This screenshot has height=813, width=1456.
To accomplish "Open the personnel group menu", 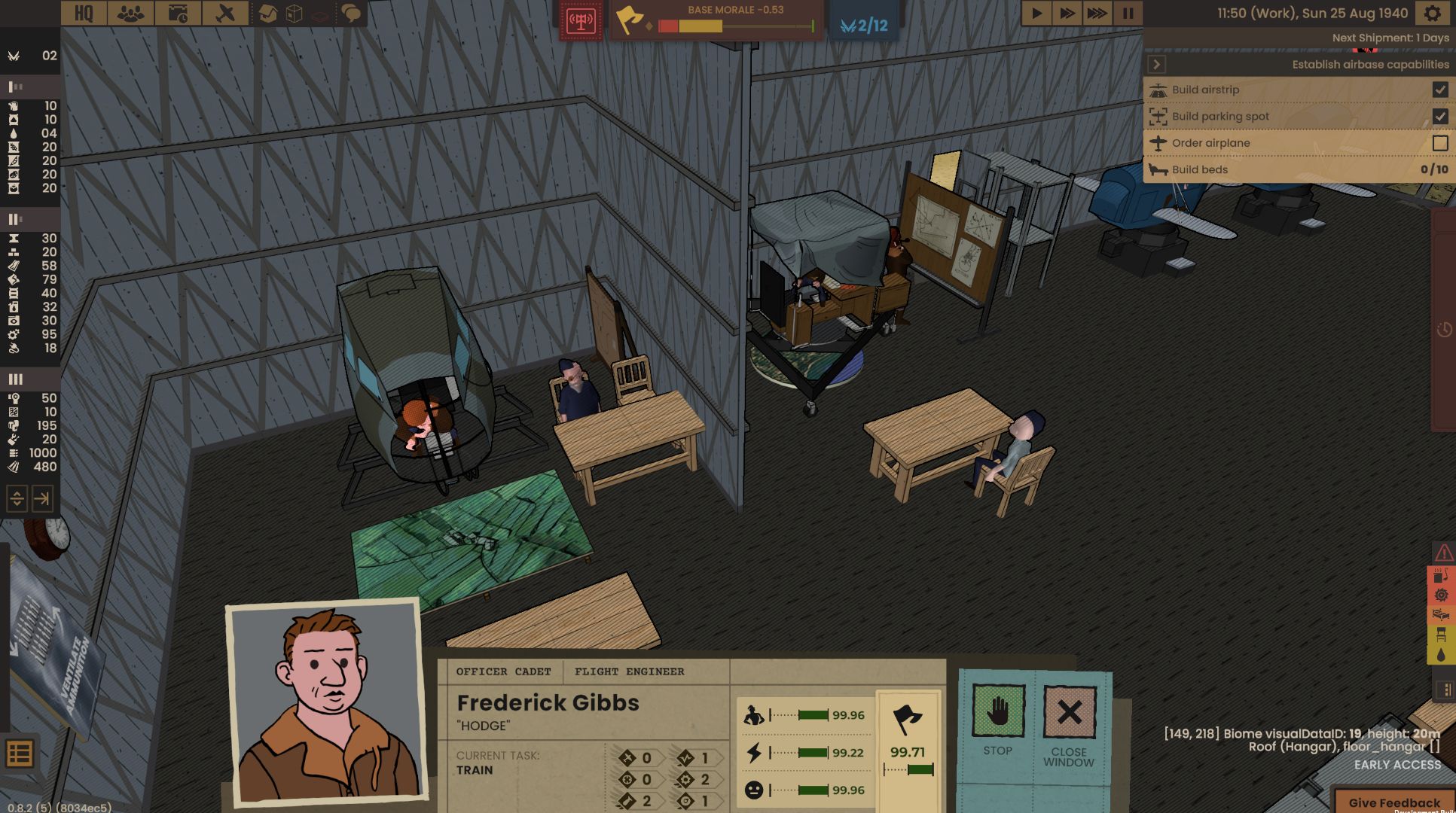I will [130, 13].
